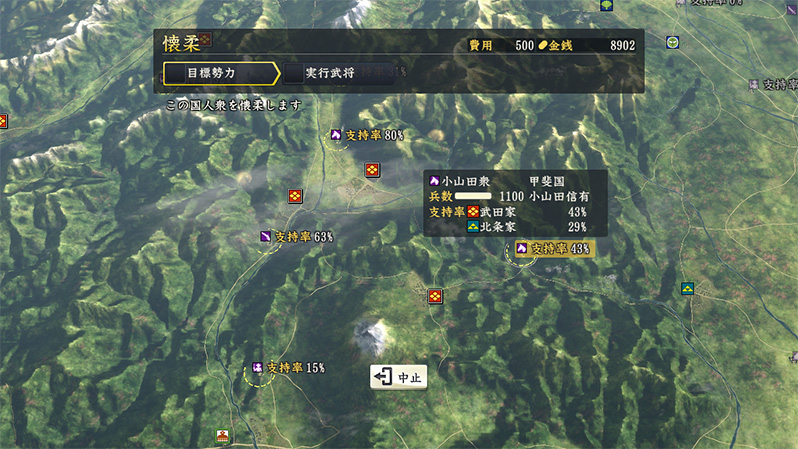798x449 pixels.
Task: Pick the highlighted 支持率 43% tribe
Action: [553, 248]
